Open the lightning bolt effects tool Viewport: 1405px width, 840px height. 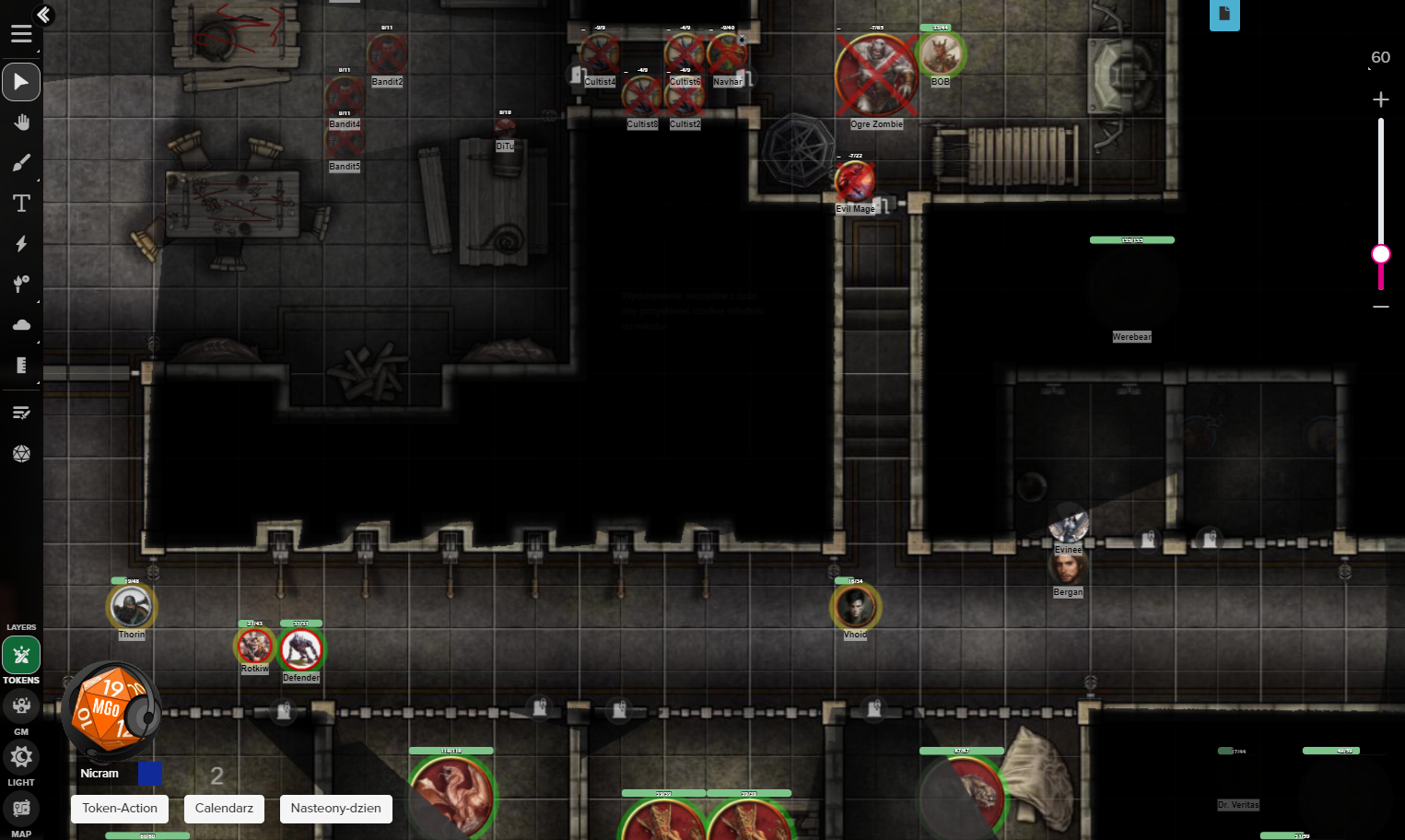(x=21, y=244)
